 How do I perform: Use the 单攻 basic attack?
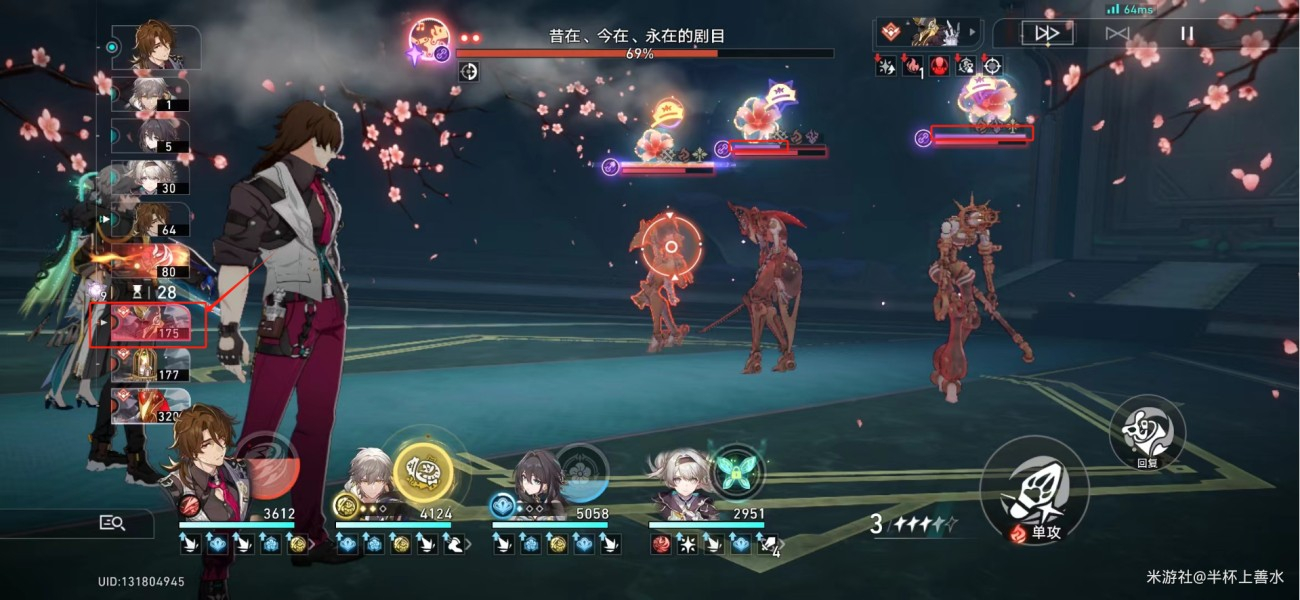[1033, 492]
